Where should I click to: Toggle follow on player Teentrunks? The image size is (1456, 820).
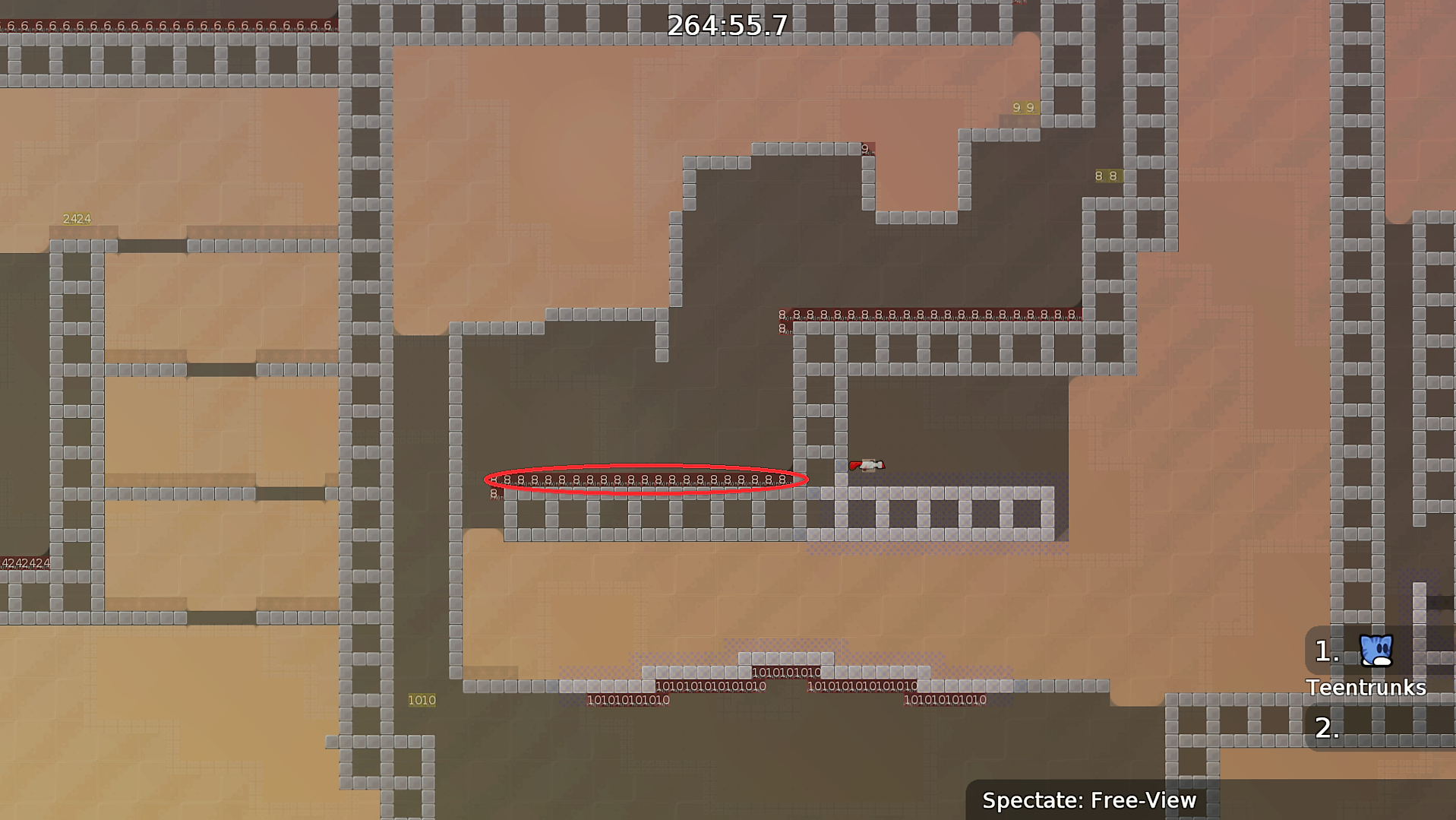tap(1365, 688)
